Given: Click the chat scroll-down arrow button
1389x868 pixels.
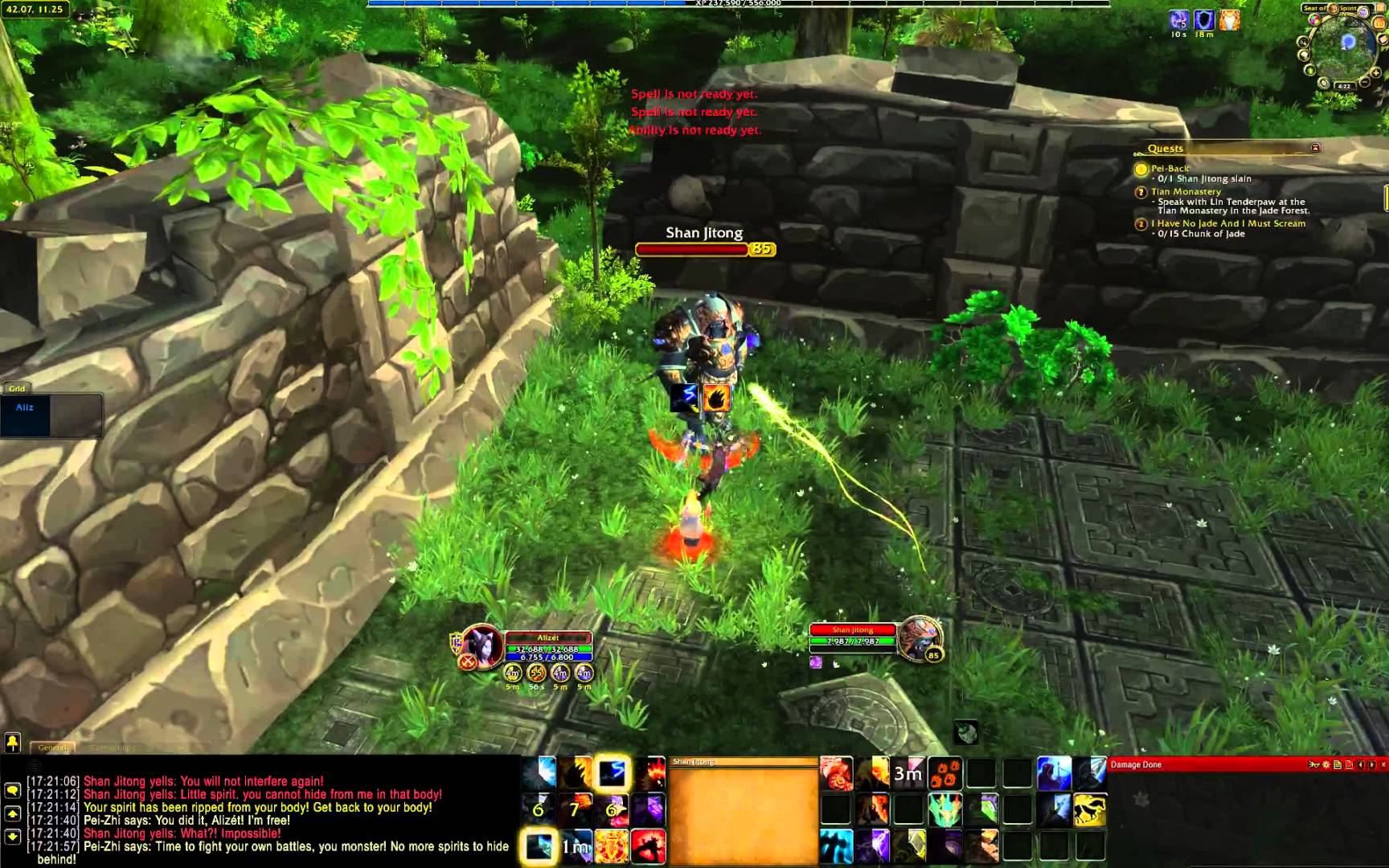Looking at the screenshot, I should (x=12, y=837).
